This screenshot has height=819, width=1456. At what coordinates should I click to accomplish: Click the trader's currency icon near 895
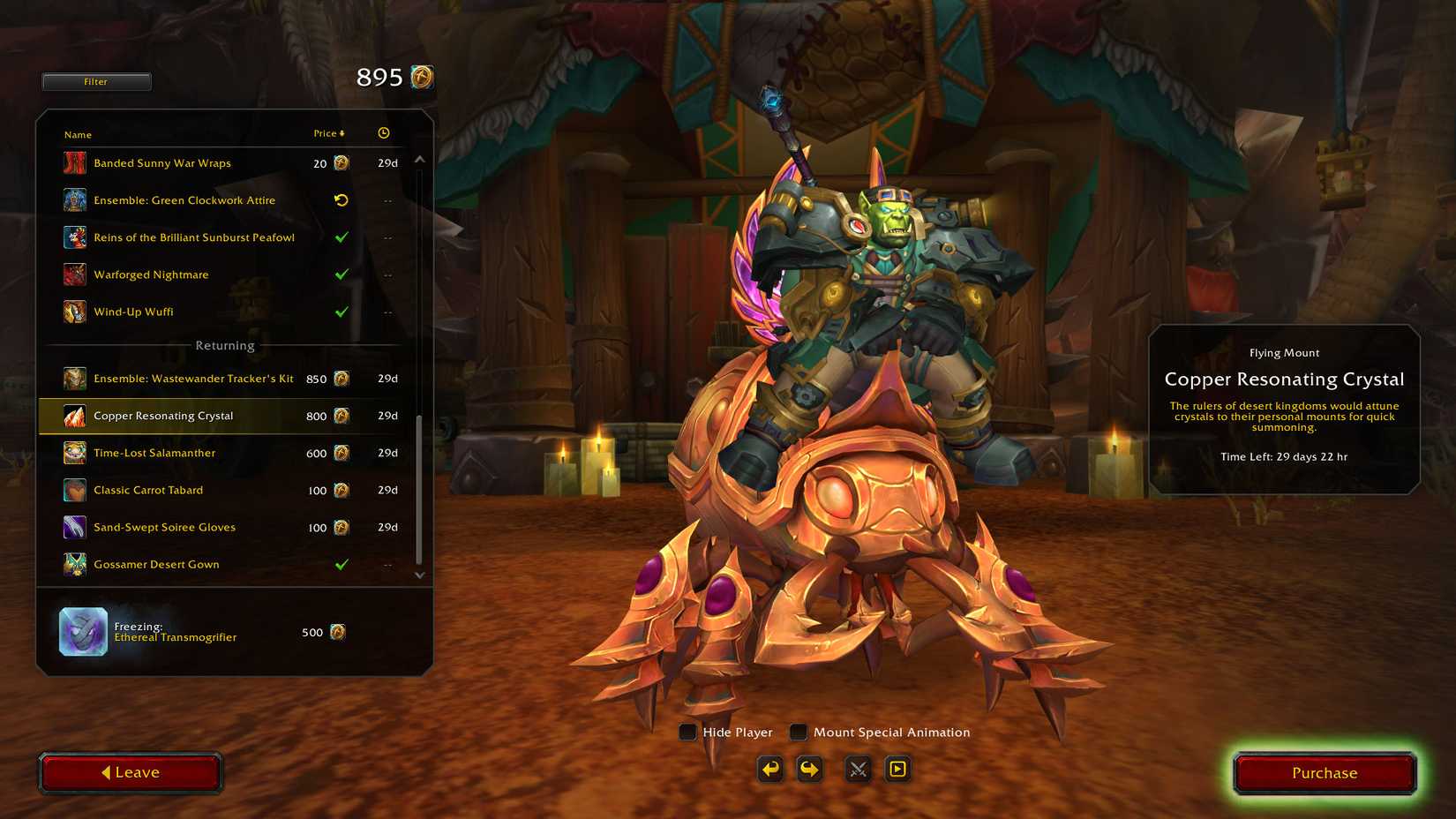click(x=421, y=78)
